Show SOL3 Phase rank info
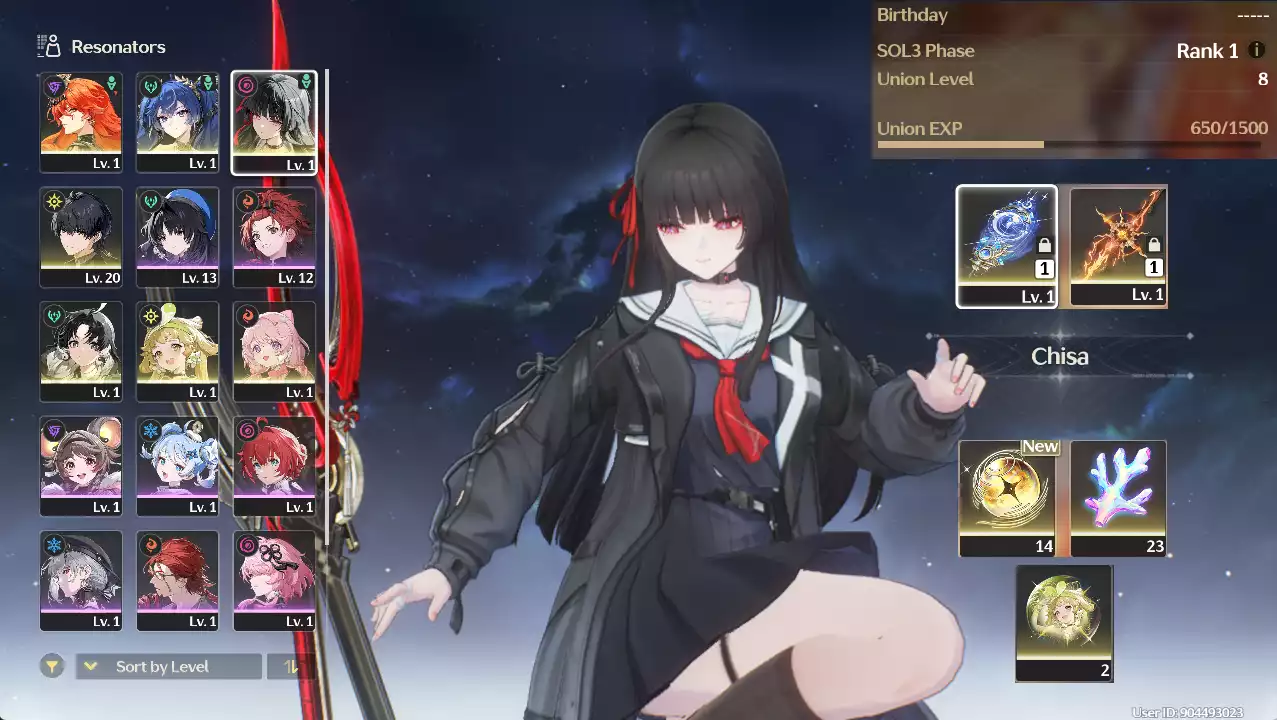 click(1257, 50)
